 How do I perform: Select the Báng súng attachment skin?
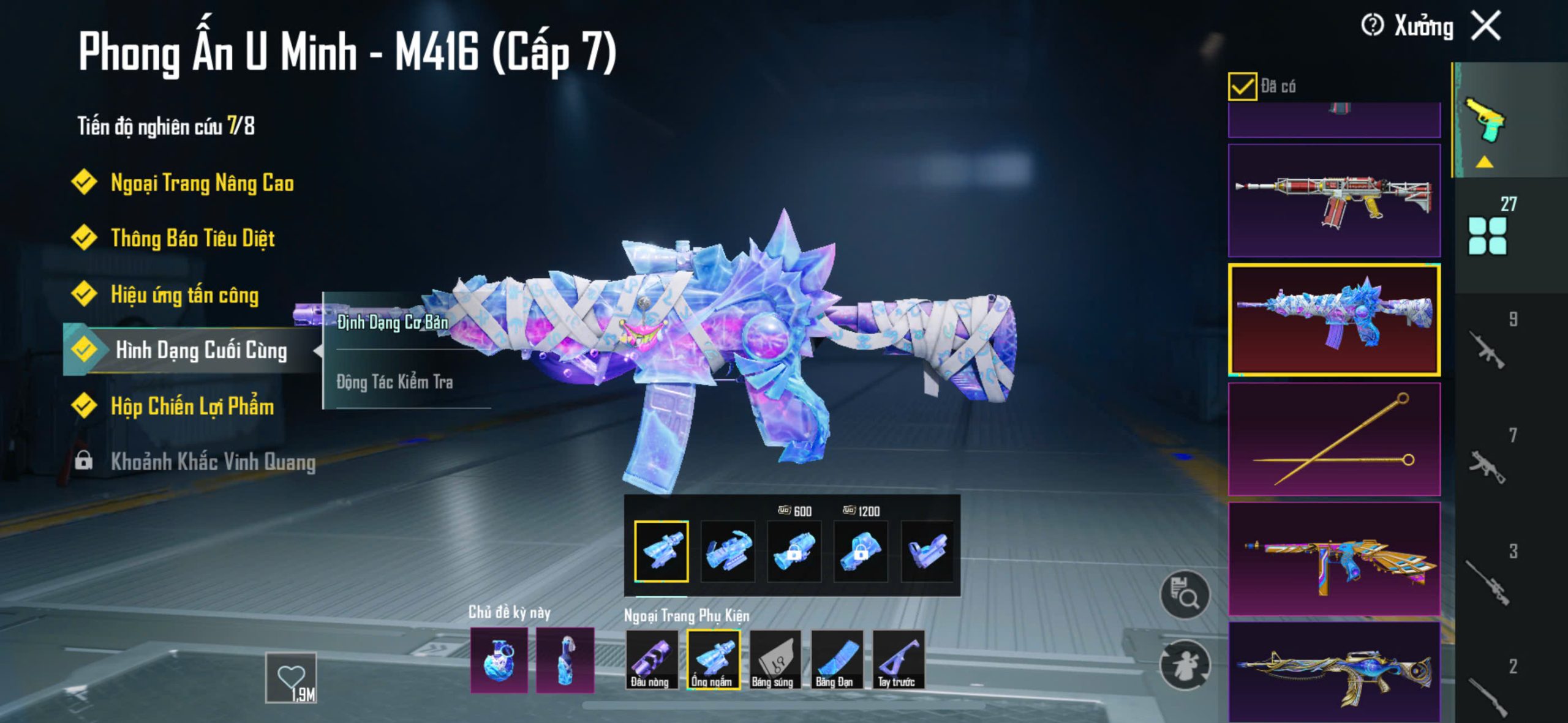pos(774,660)
